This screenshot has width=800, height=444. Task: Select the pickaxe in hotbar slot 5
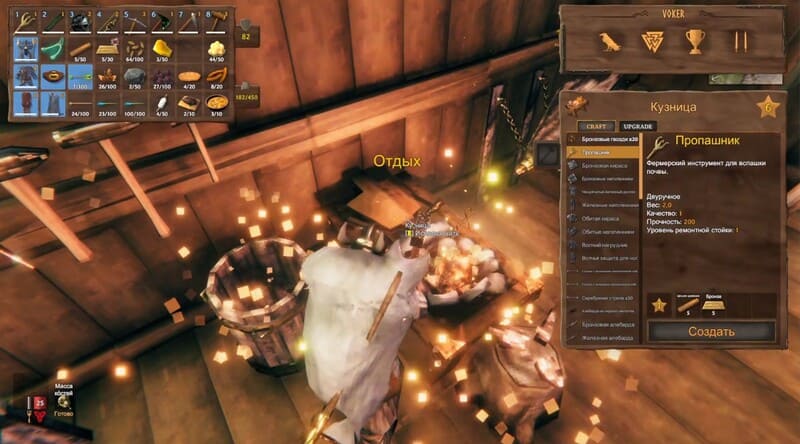[134, 21]
